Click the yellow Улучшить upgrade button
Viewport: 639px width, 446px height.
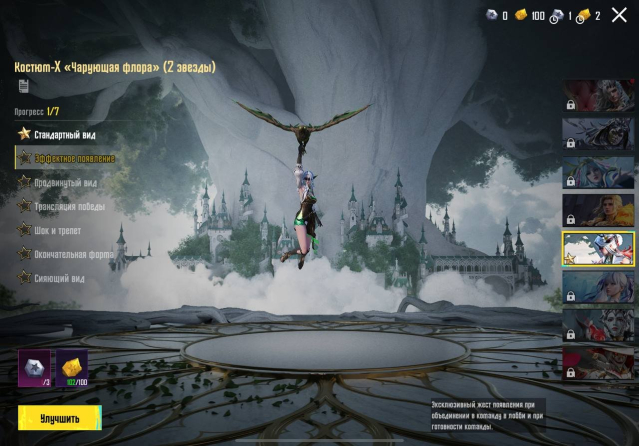[x=59, y=418]
